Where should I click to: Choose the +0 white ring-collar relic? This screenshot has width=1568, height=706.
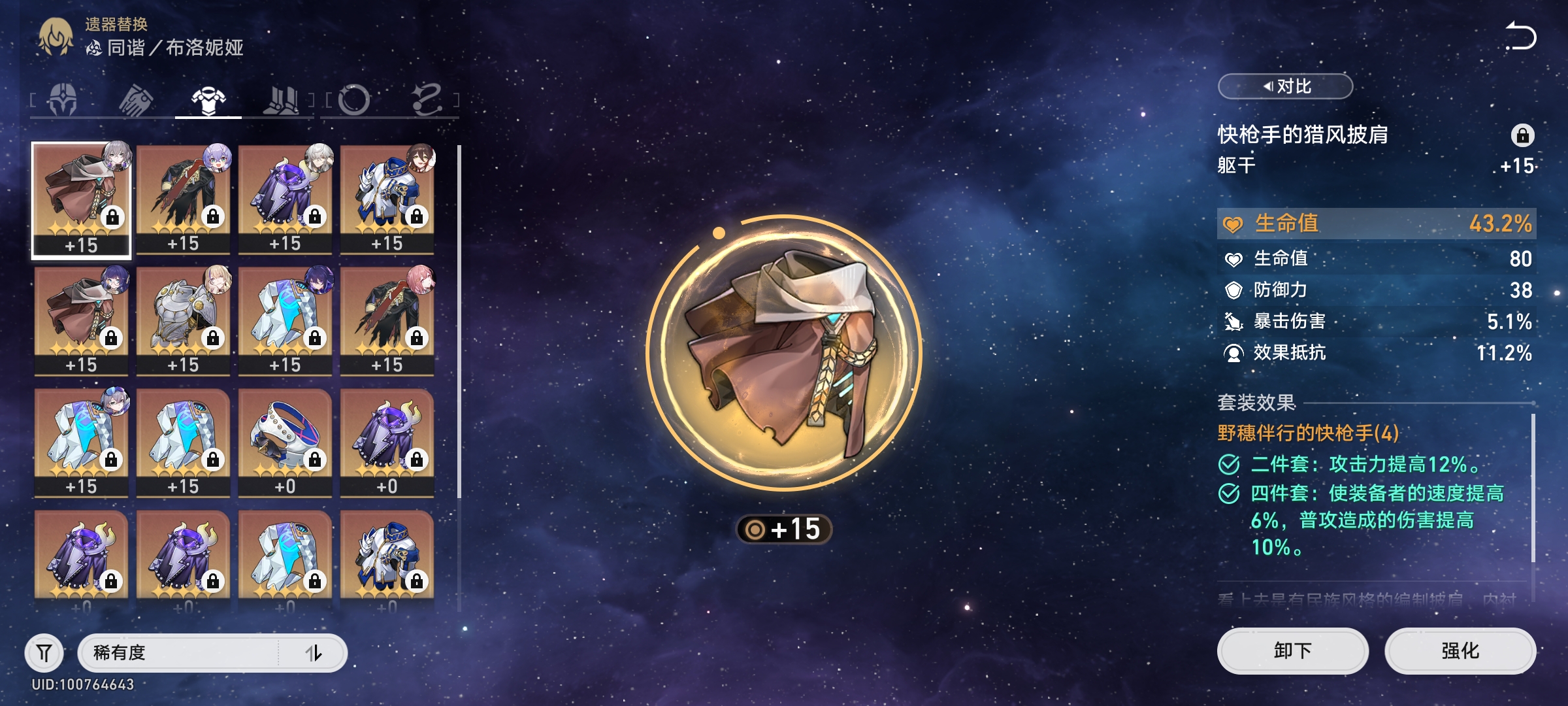click(286, 443)
